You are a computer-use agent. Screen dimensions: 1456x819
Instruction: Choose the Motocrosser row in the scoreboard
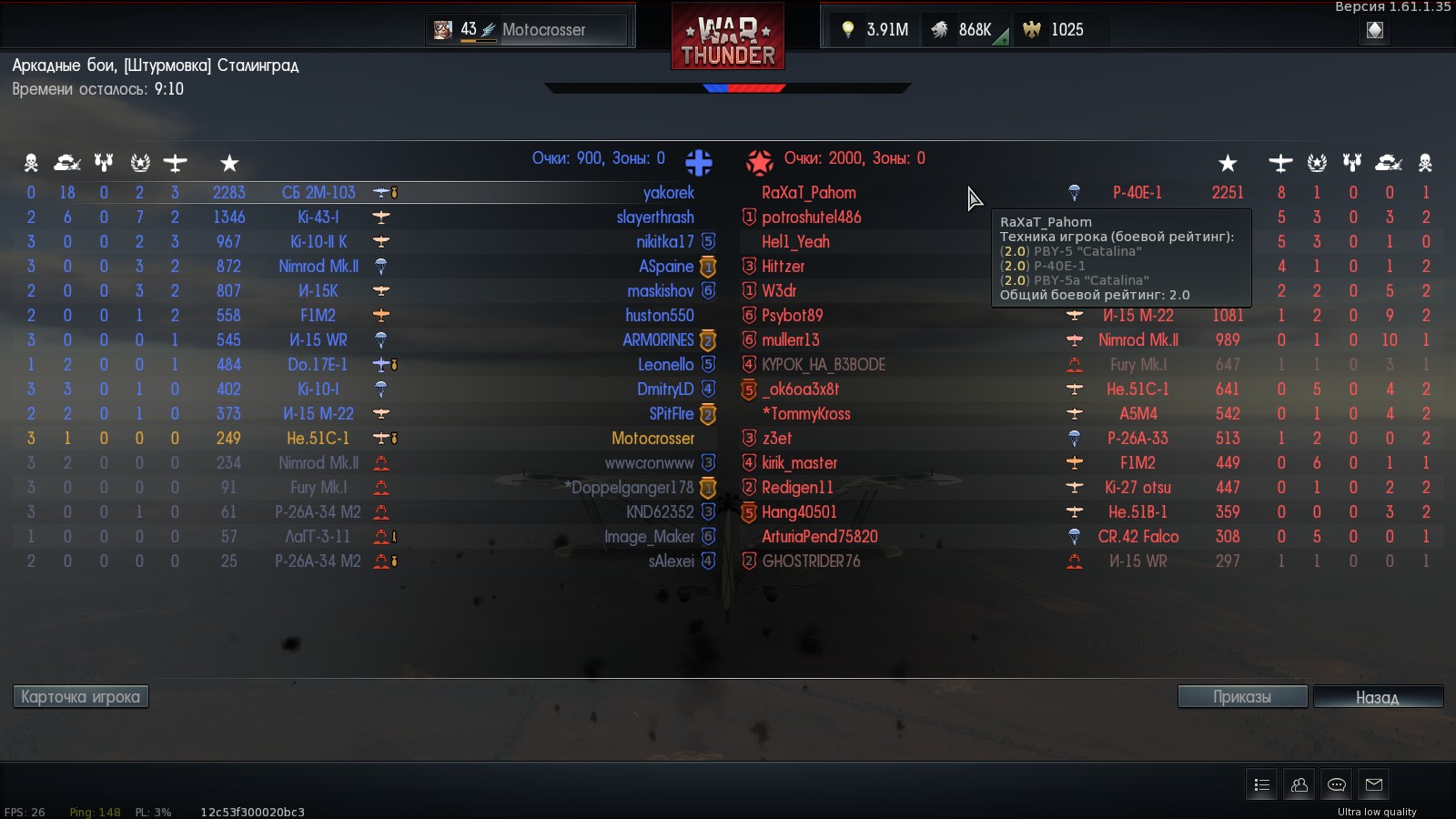click(652, 439)
